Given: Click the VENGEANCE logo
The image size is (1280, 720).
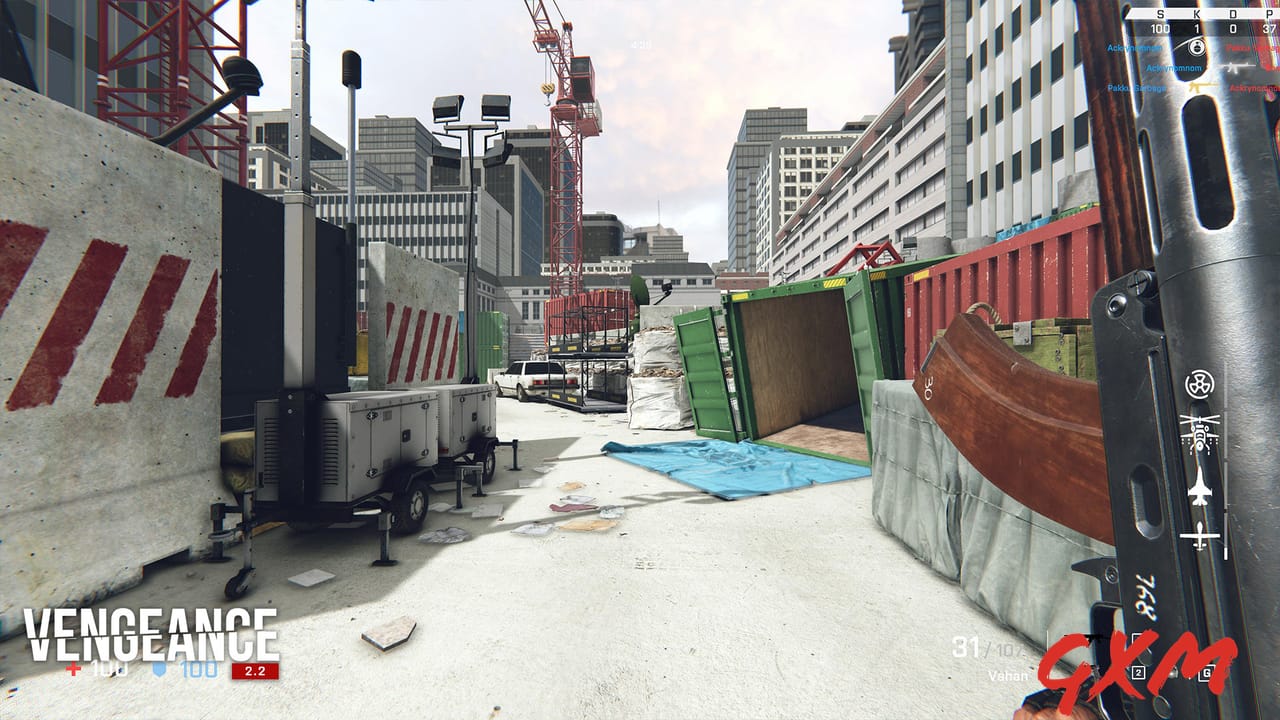Looking at the screenshot, I should (150, 630).
